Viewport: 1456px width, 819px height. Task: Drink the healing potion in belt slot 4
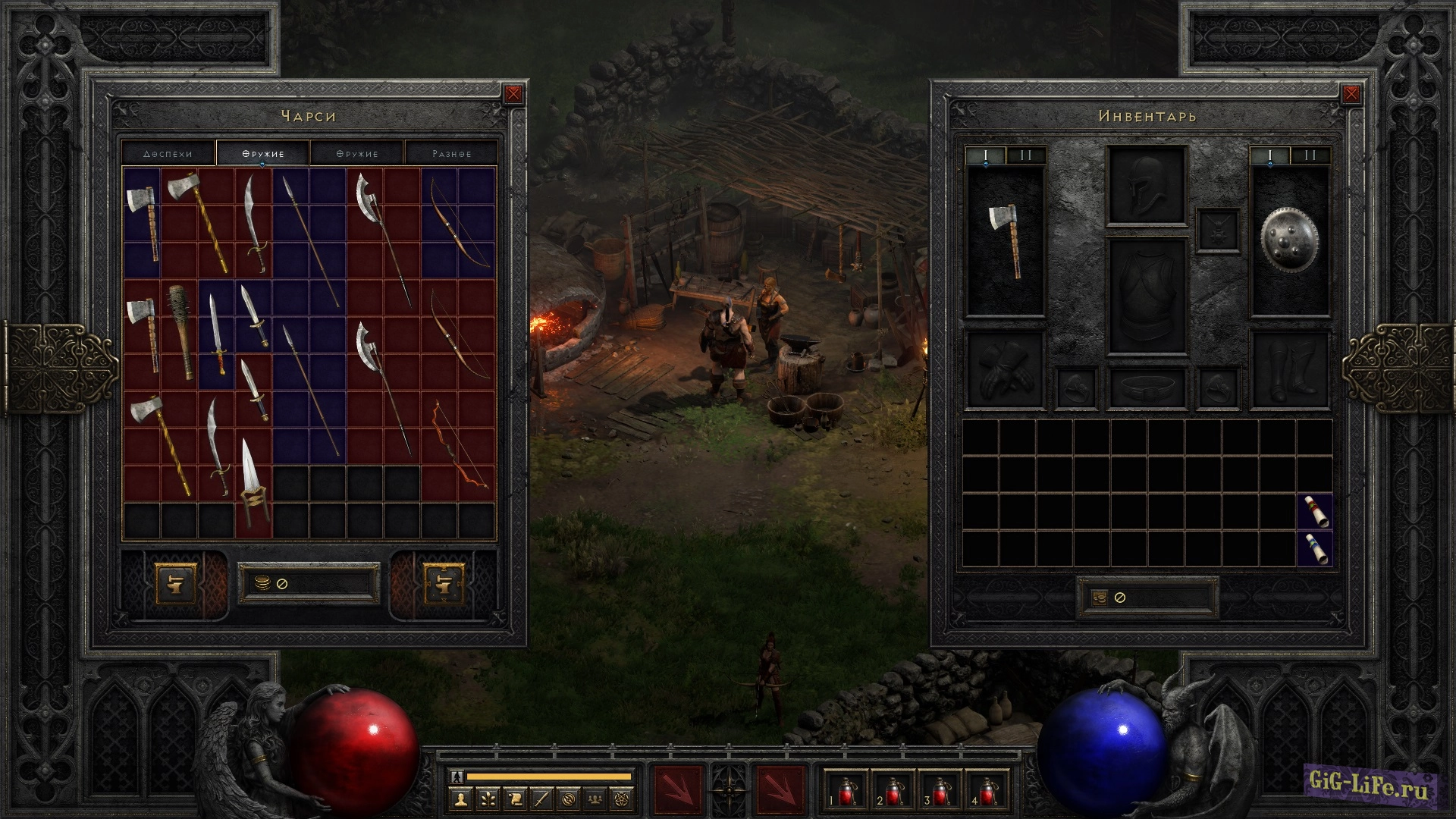[987, 791]
